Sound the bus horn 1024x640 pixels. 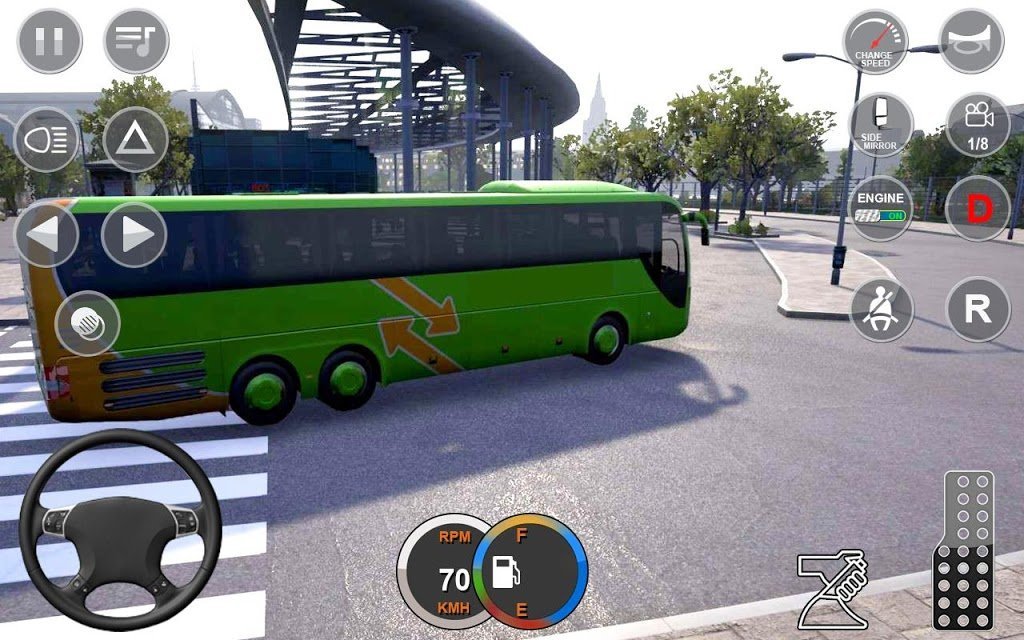pos(971,41)
